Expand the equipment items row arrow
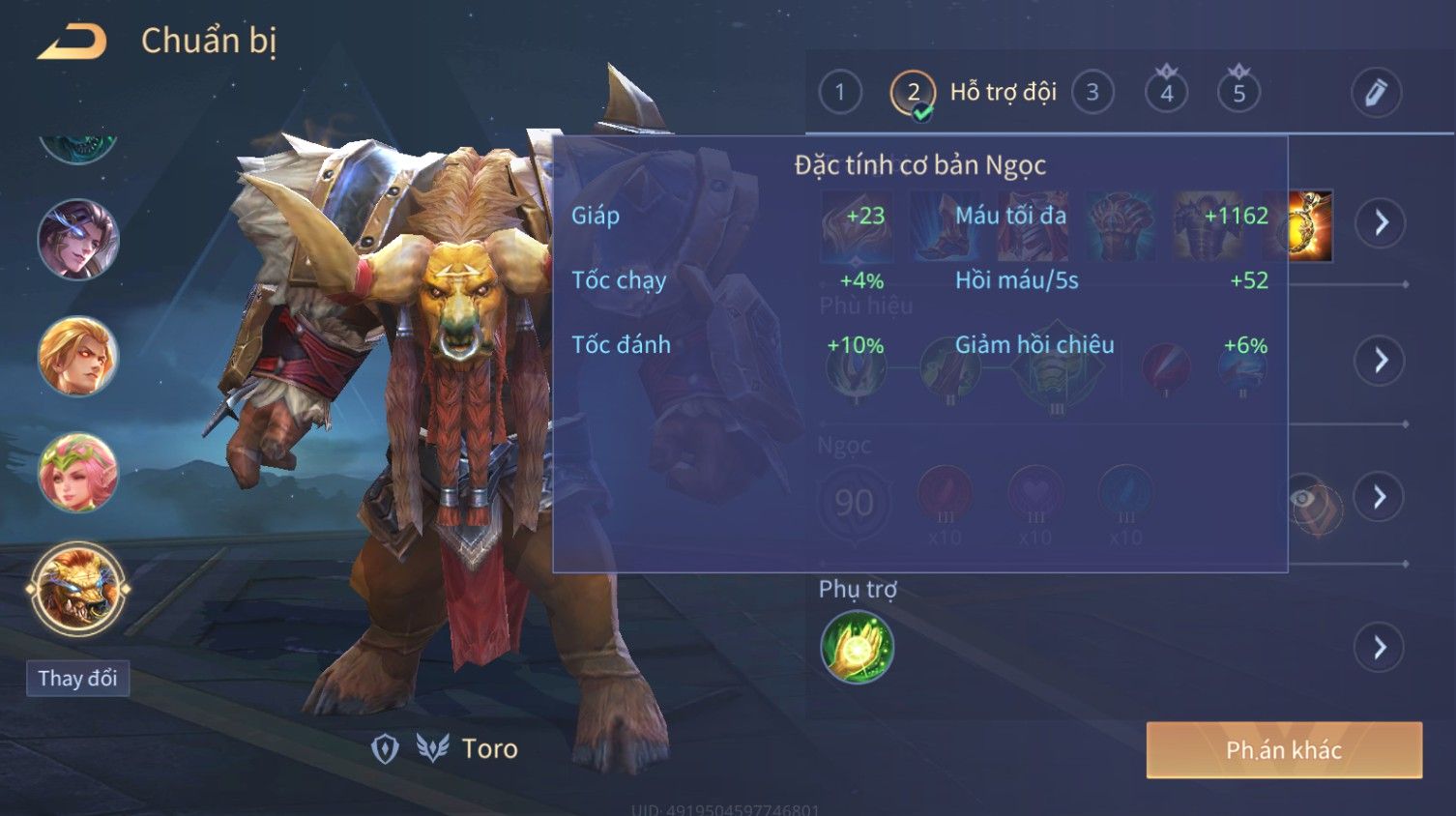 (x=1381, y=223)
